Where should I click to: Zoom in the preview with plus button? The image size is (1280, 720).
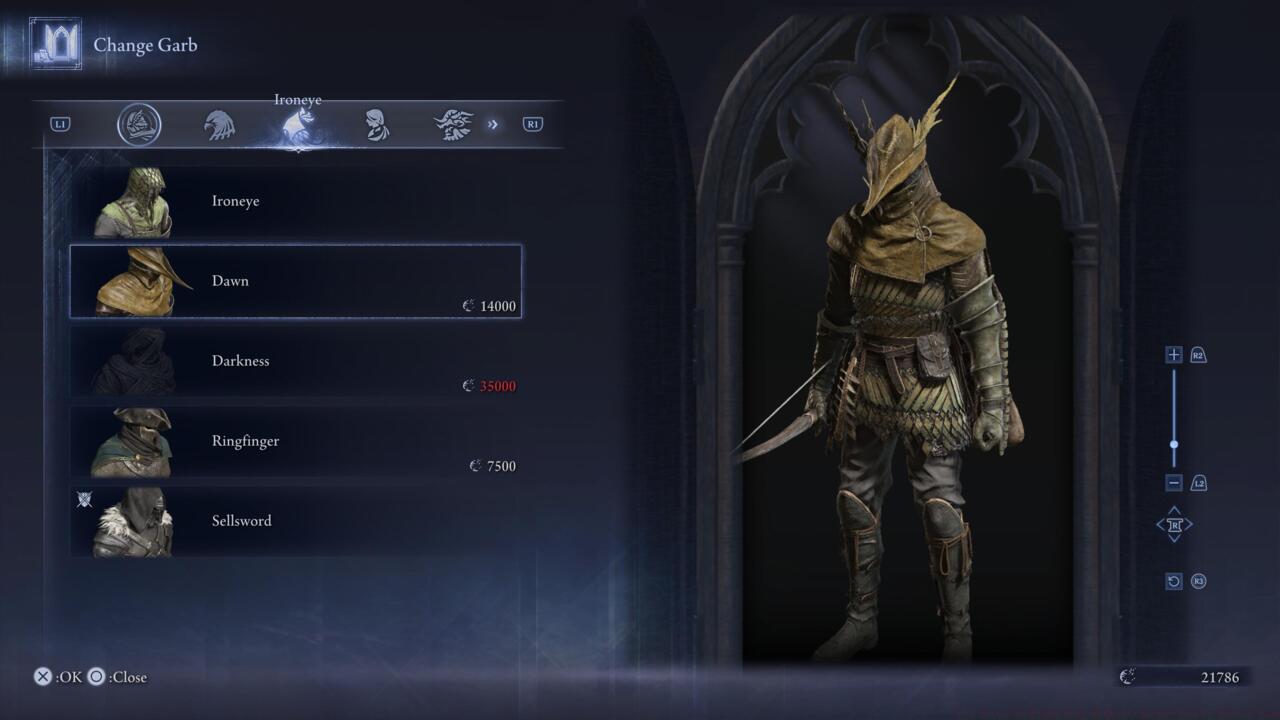coord(1174,355)
